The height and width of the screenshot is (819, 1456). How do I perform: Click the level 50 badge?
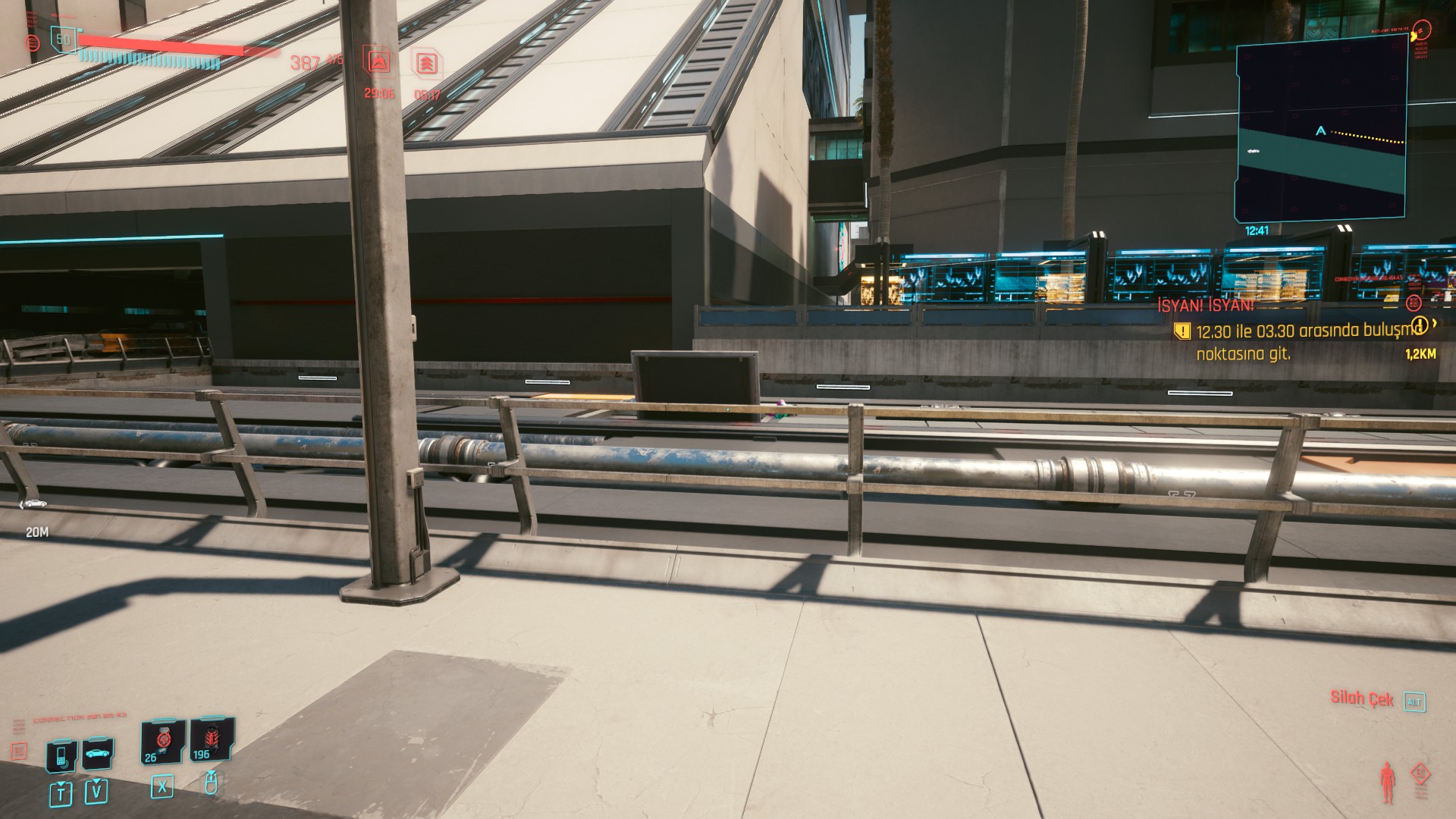(64, 39)
